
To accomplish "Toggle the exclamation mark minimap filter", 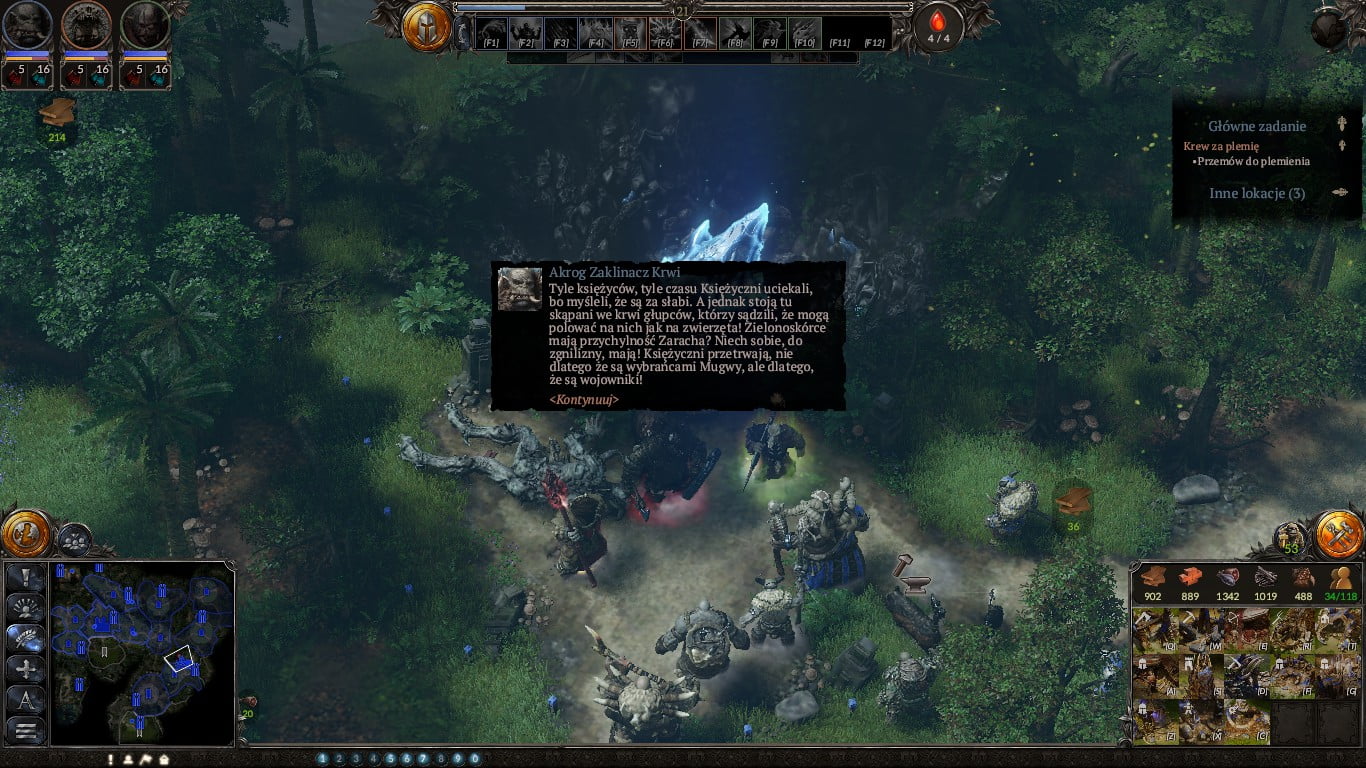I will click(26, 577).
